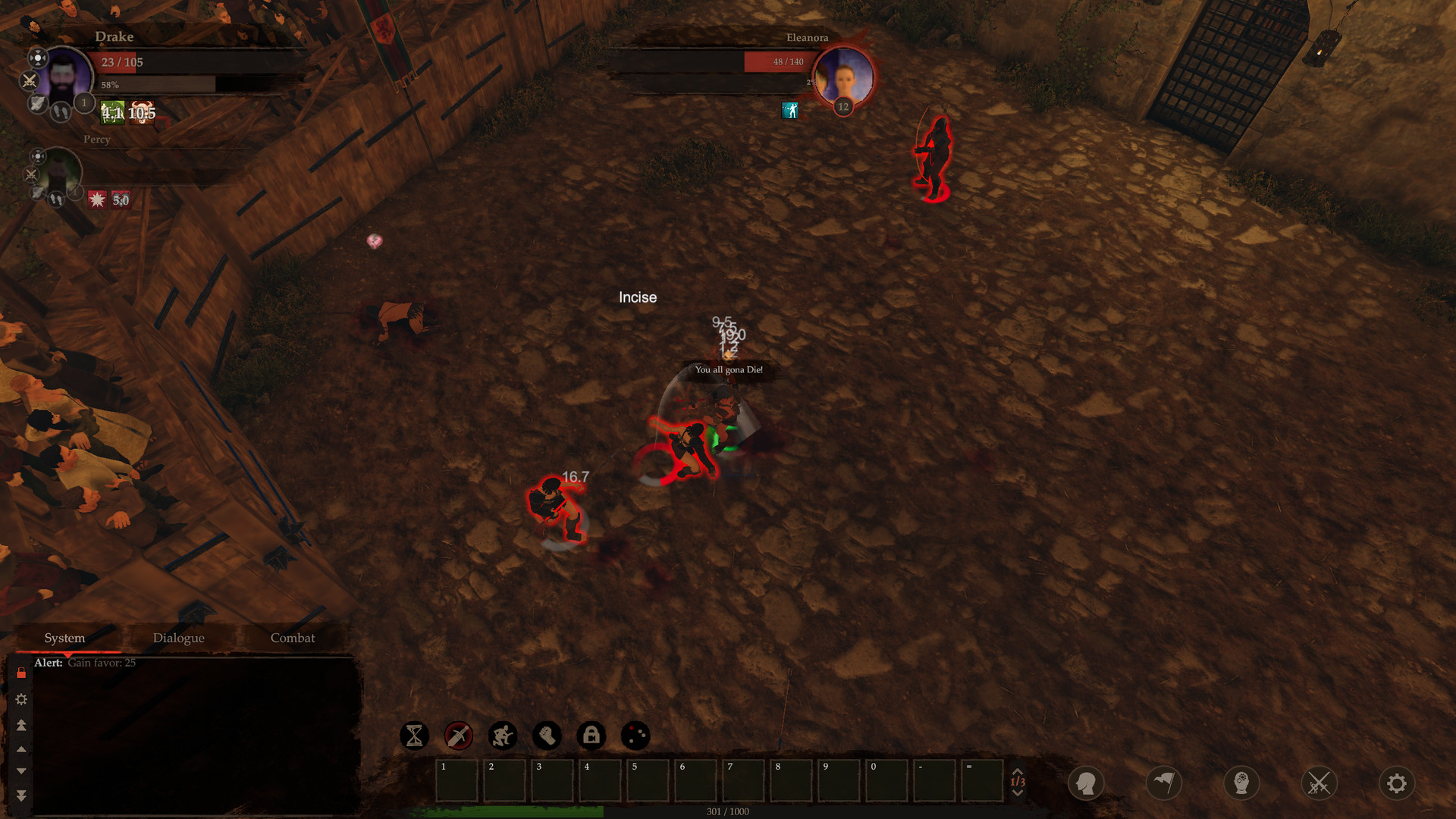This screenshot has height=819, width=1456.
Task: Toggle Drake's group role icon
Action: 37,56
